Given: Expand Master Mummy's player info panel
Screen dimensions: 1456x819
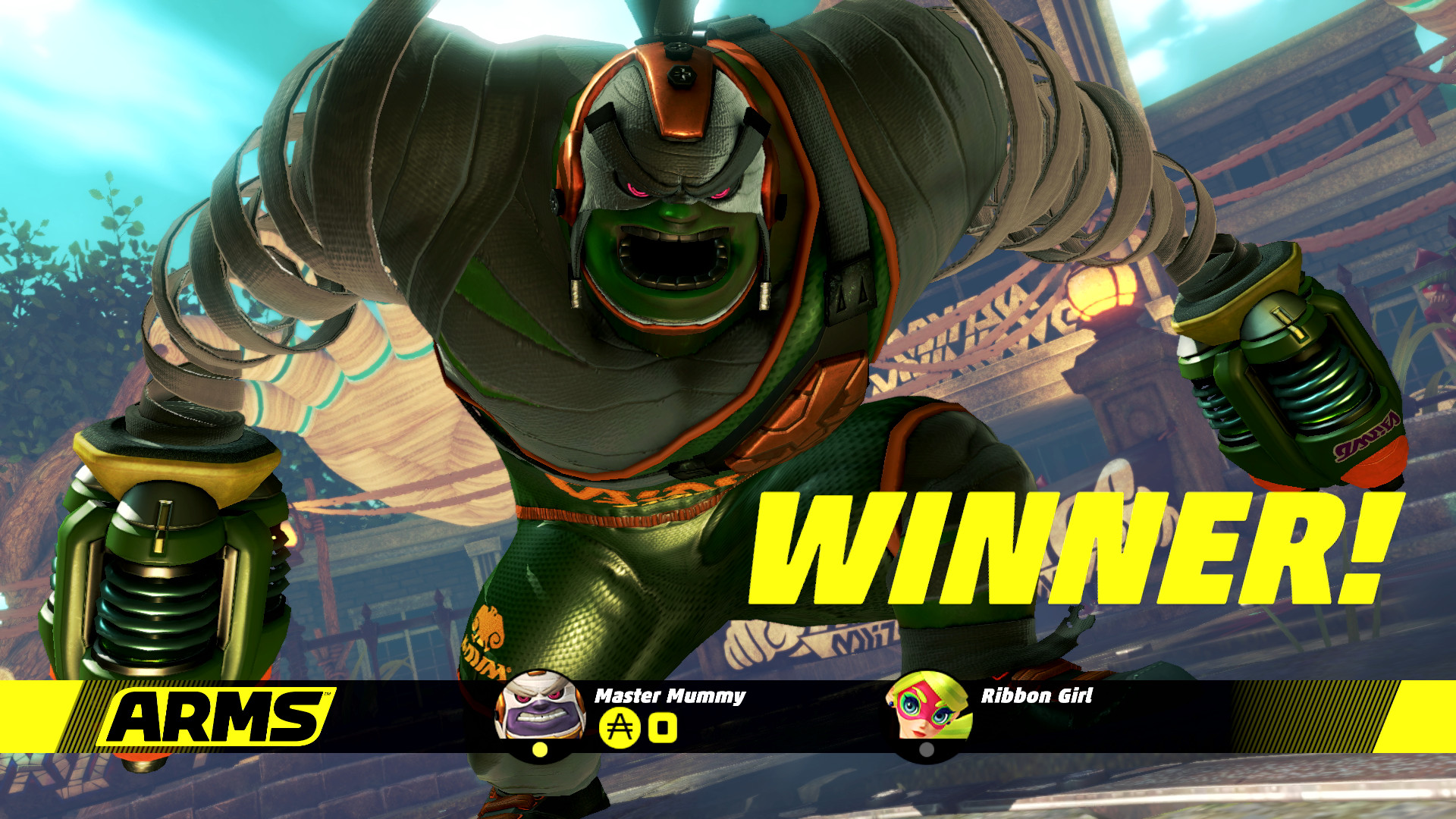Looking at the screenshot, I should (x=667, y=717).
